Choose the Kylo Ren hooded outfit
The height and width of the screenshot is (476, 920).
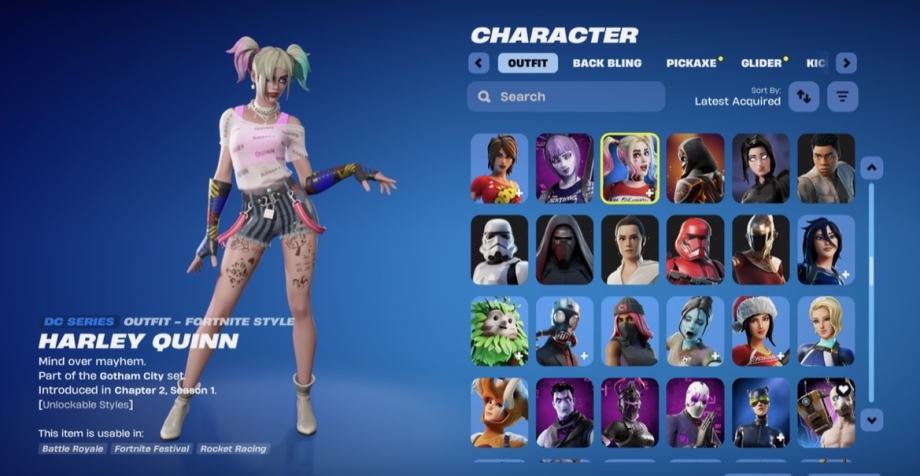tap(564, 250)
